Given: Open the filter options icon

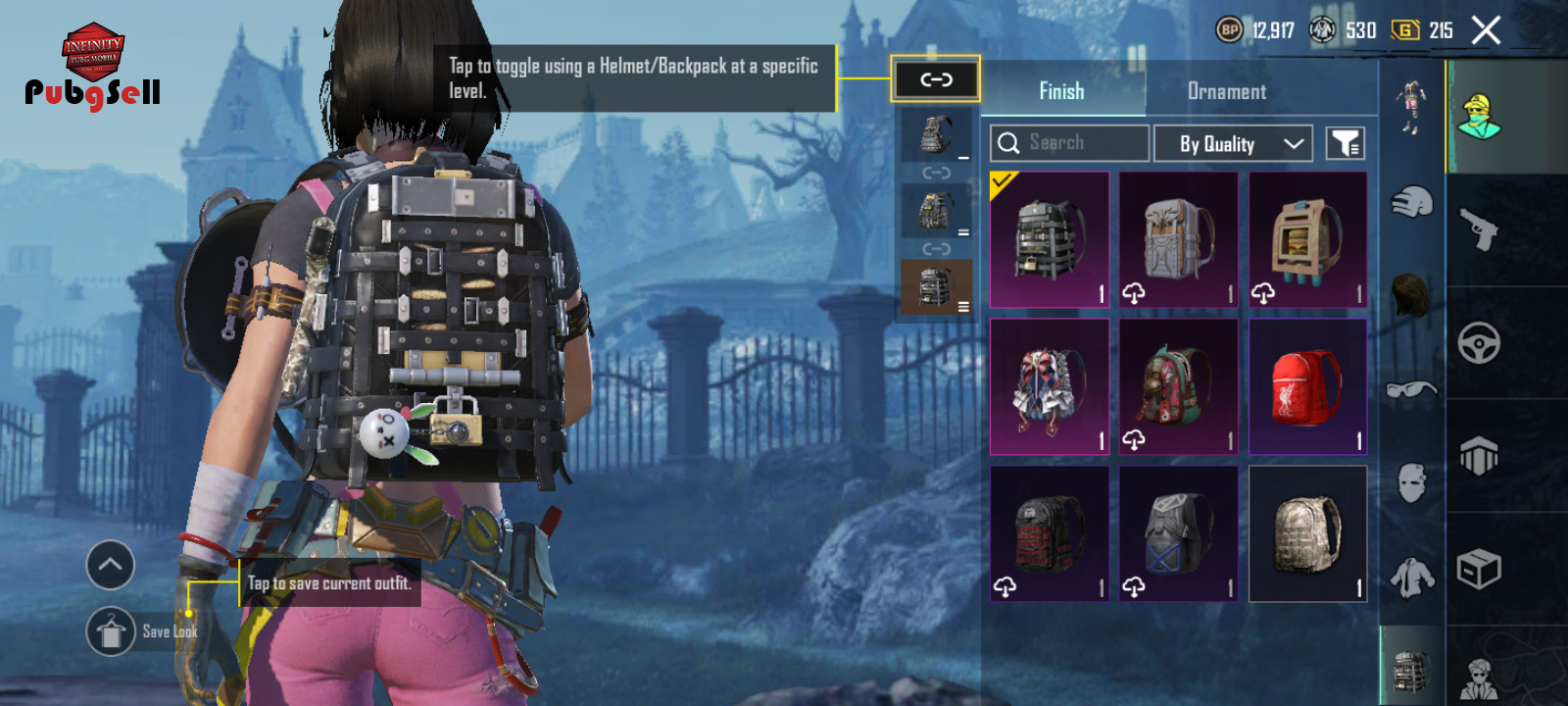Looking at the screenshot, I should pyautogui.click(x=1346, y=143).
